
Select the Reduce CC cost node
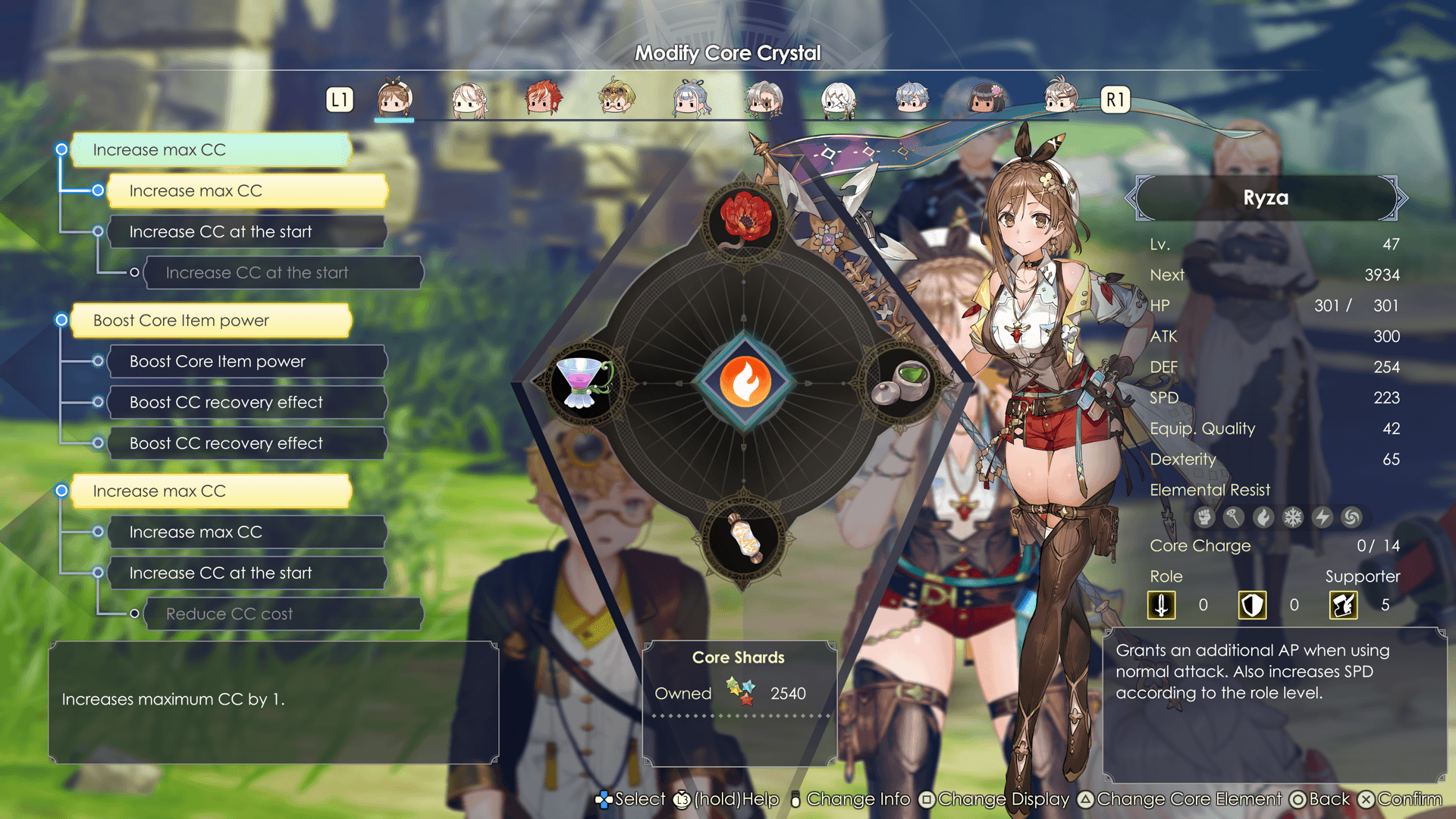click(x=282, y=614)
